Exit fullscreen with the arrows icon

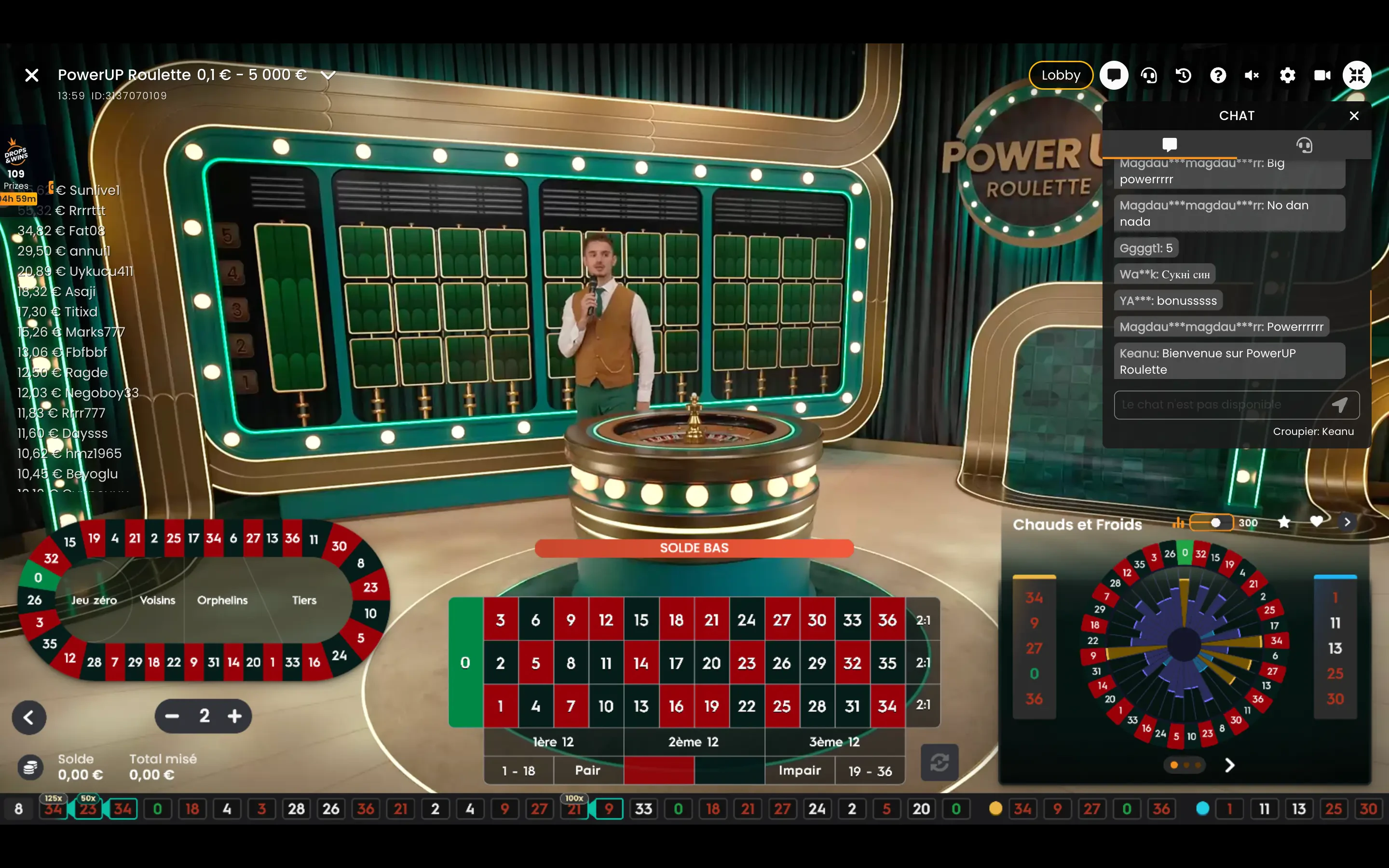pyautogui.click(x=1357, y=75)
